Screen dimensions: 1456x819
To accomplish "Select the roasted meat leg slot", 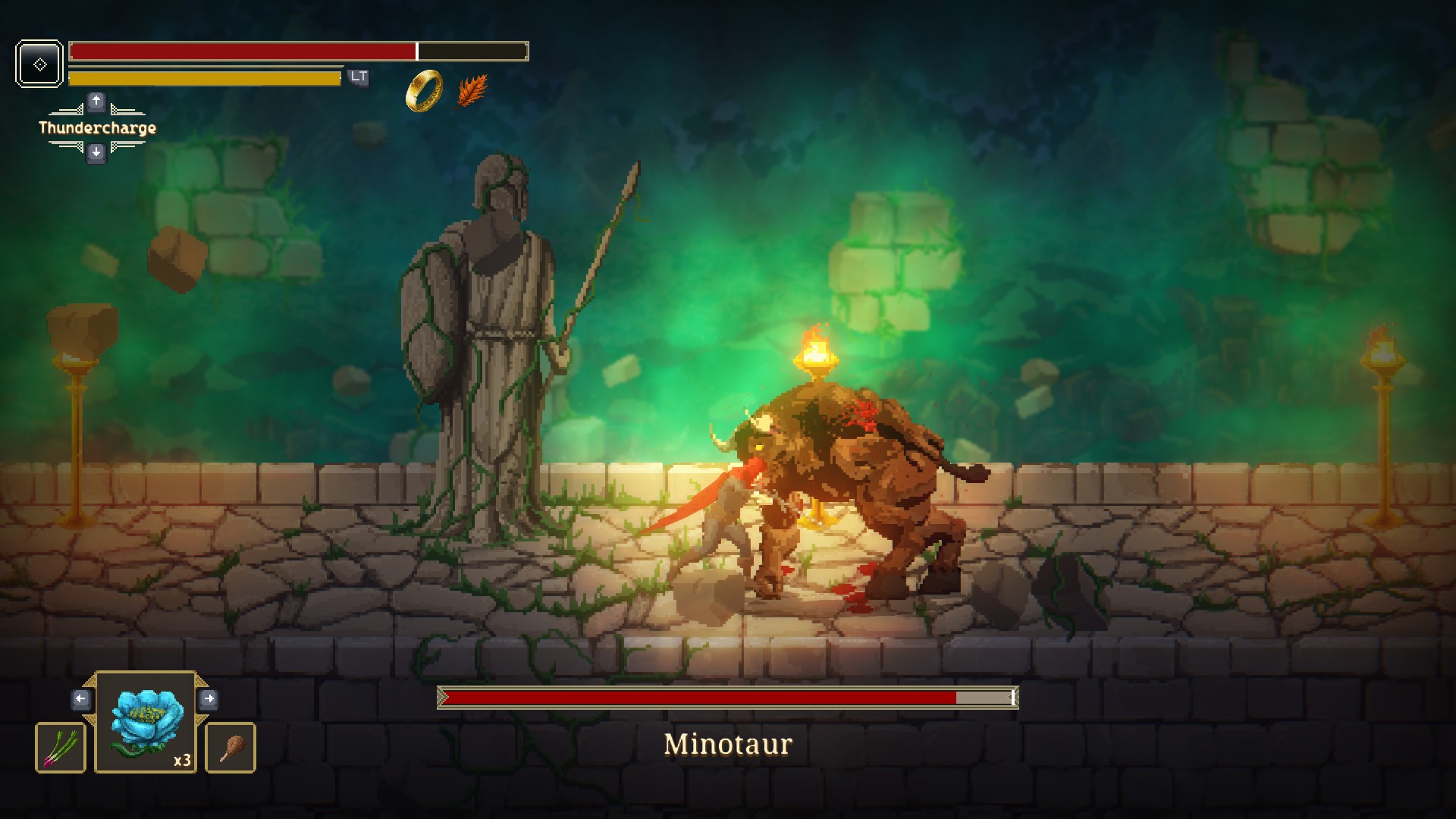I will (231, 748).
